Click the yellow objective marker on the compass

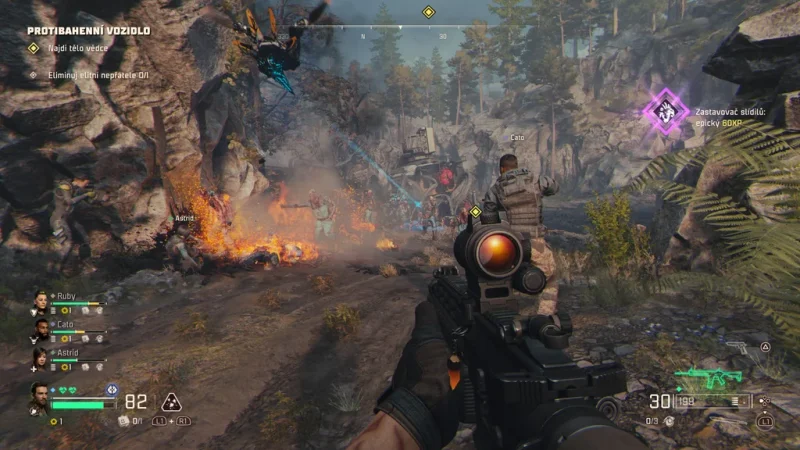[428, 13]
